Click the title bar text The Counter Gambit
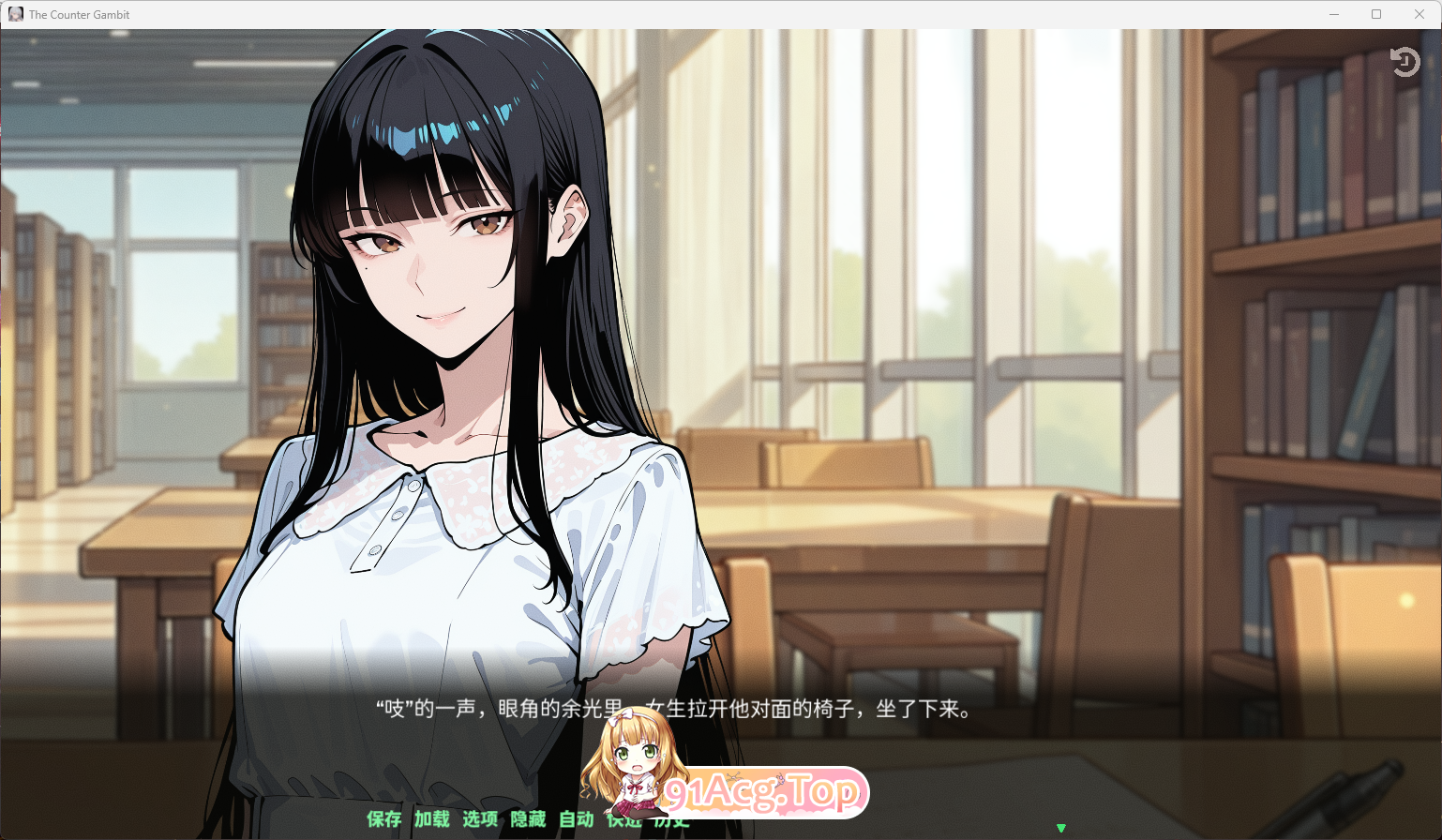Screen dimensions: 1442x840 (81, 14)
